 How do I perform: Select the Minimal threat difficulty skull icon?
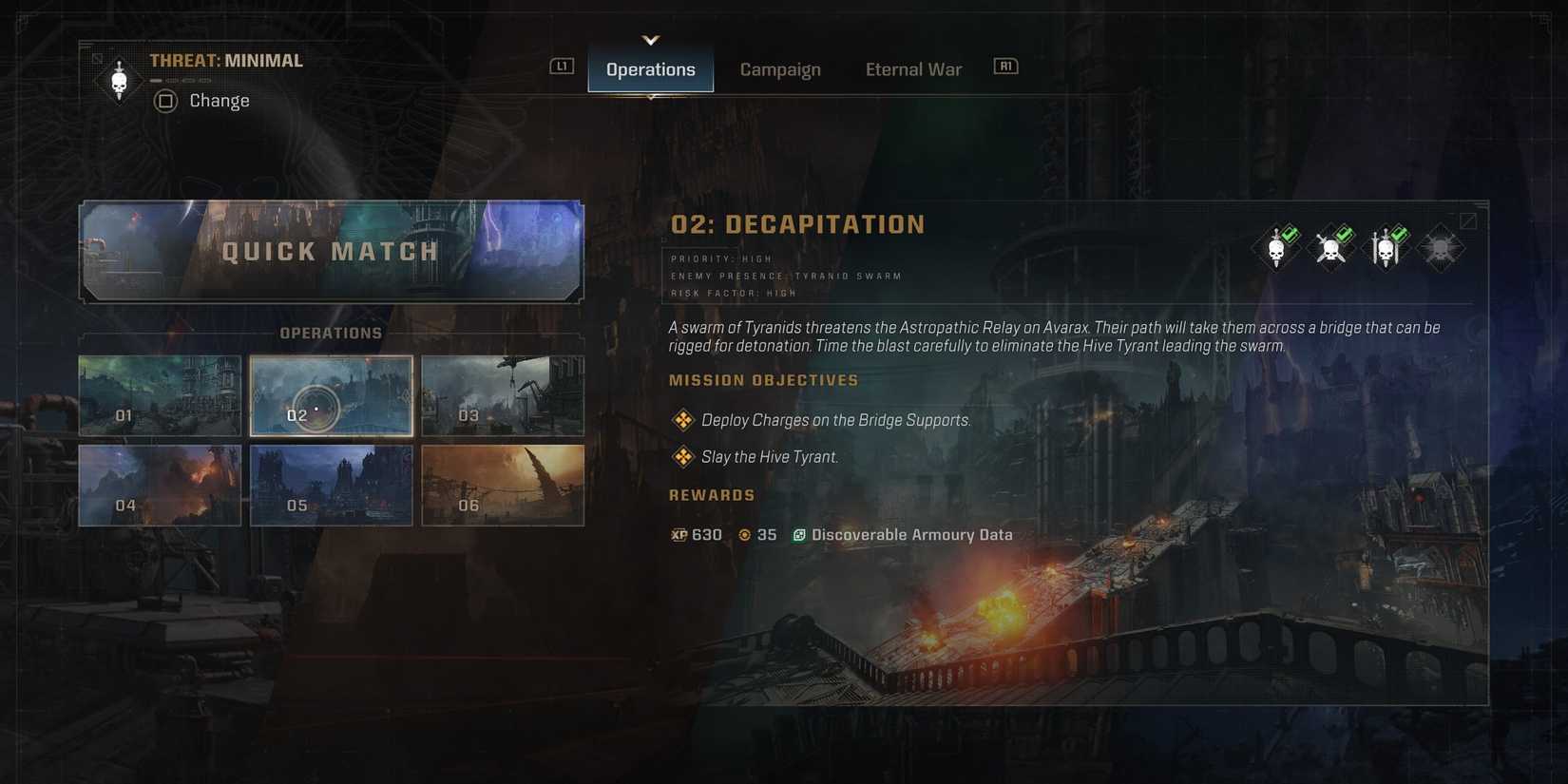point(1275,245)
